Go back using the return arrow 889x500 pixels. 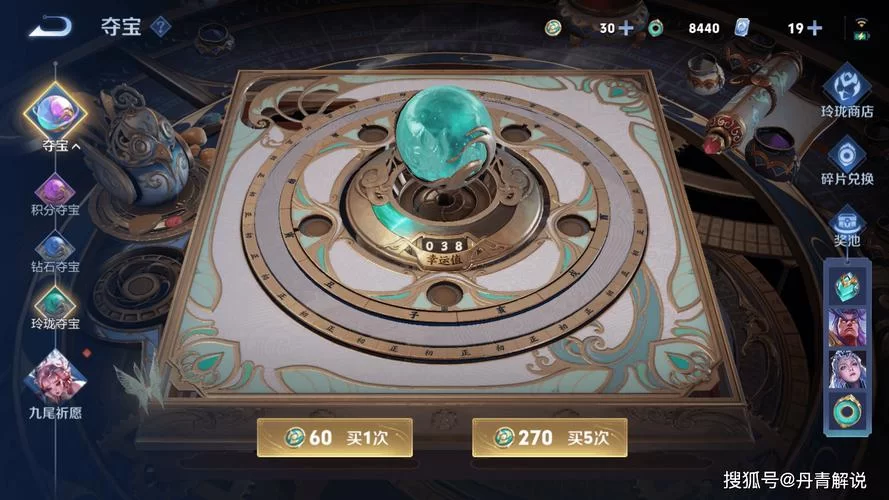point(49,26)
